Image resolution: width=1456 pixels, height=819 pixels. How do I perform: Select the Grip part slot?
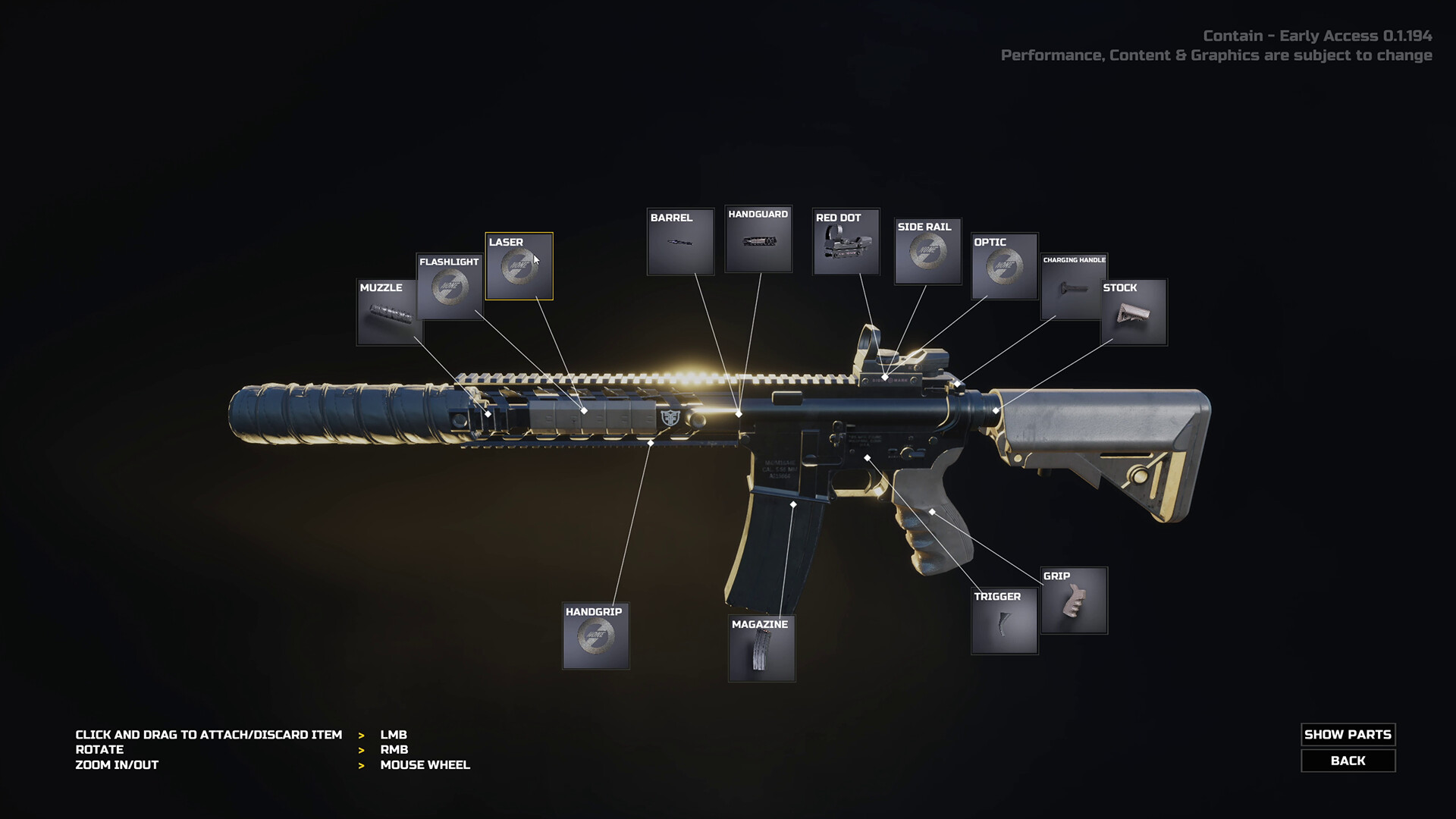pos(1074,601)
